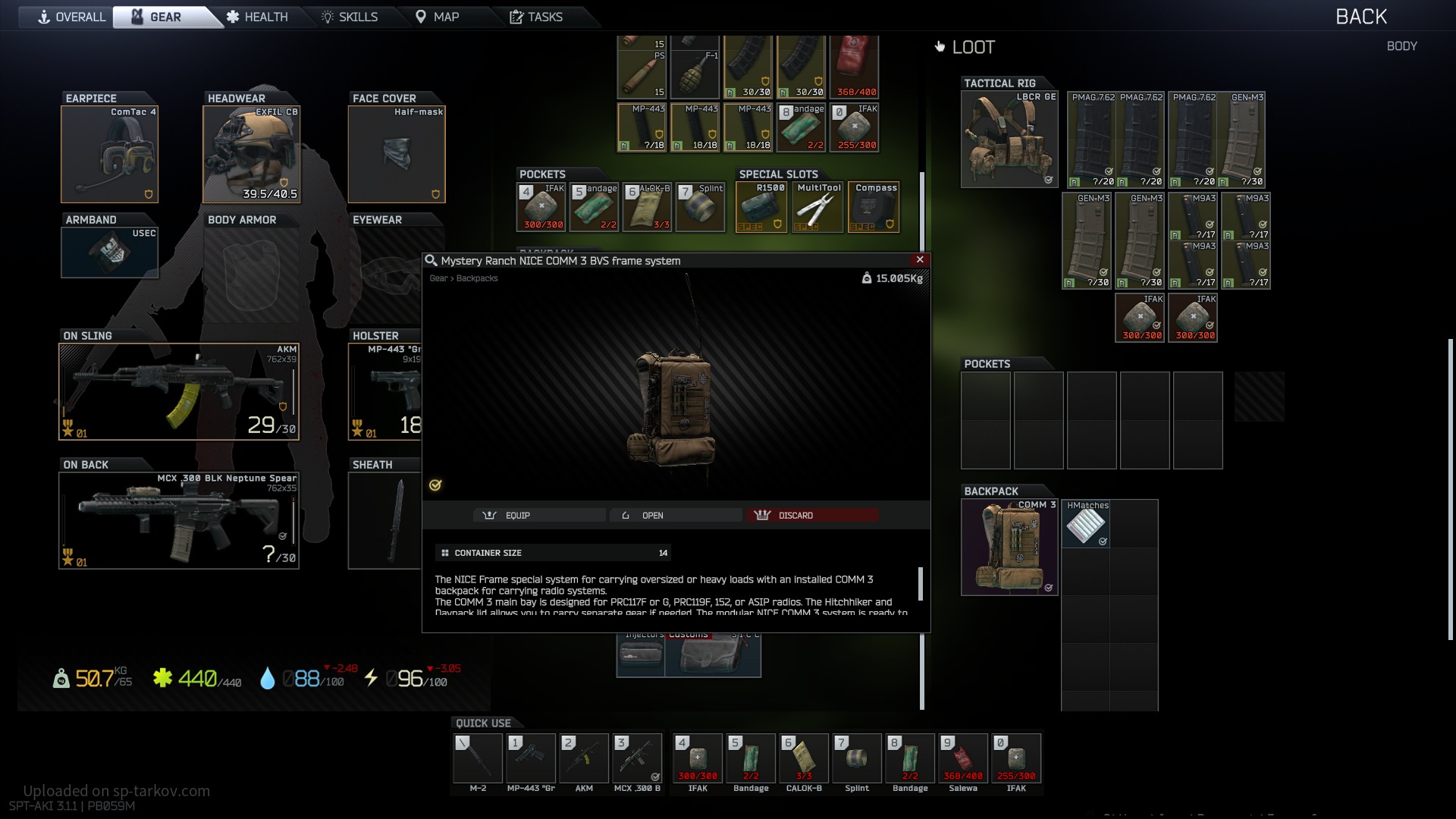This screenshot has width=1456, height=819.
Task: Select the ComTac 4 earpiece slot
Action: tap(110, 155)
